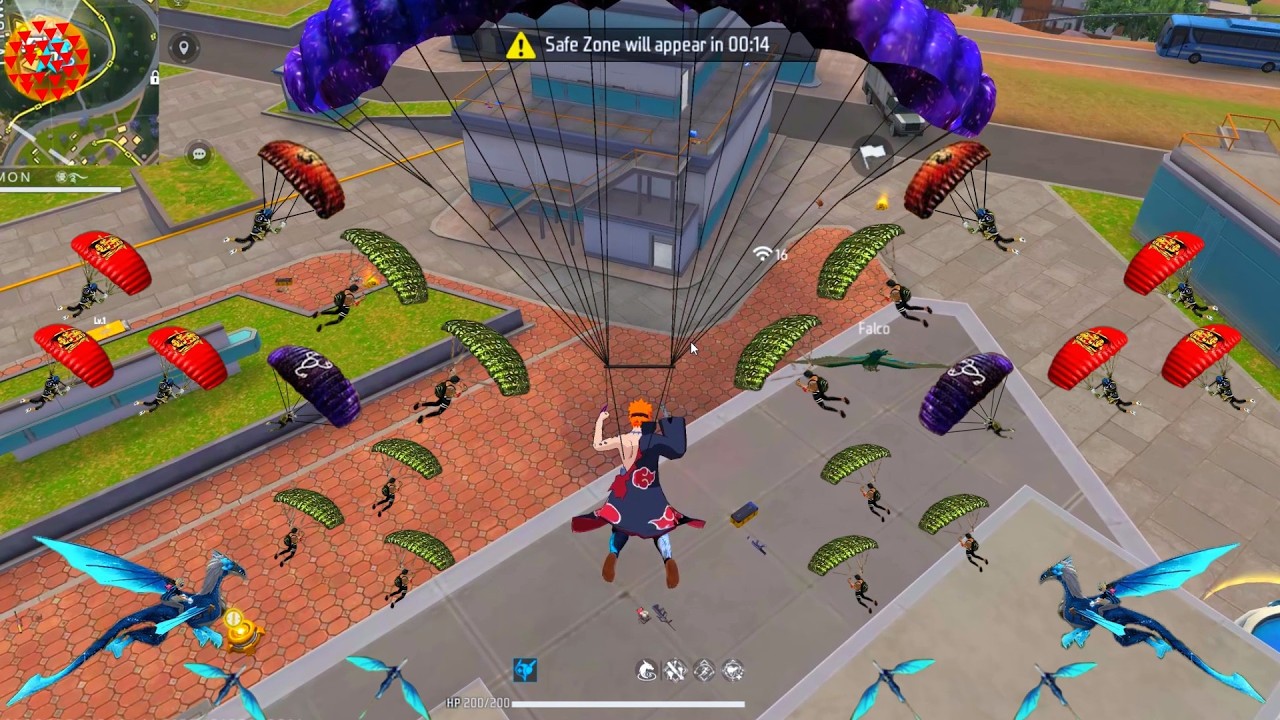This screenshot has height=720, width=1280.
Task: Tap the white flag button
Action: click(x=872, y=155)
